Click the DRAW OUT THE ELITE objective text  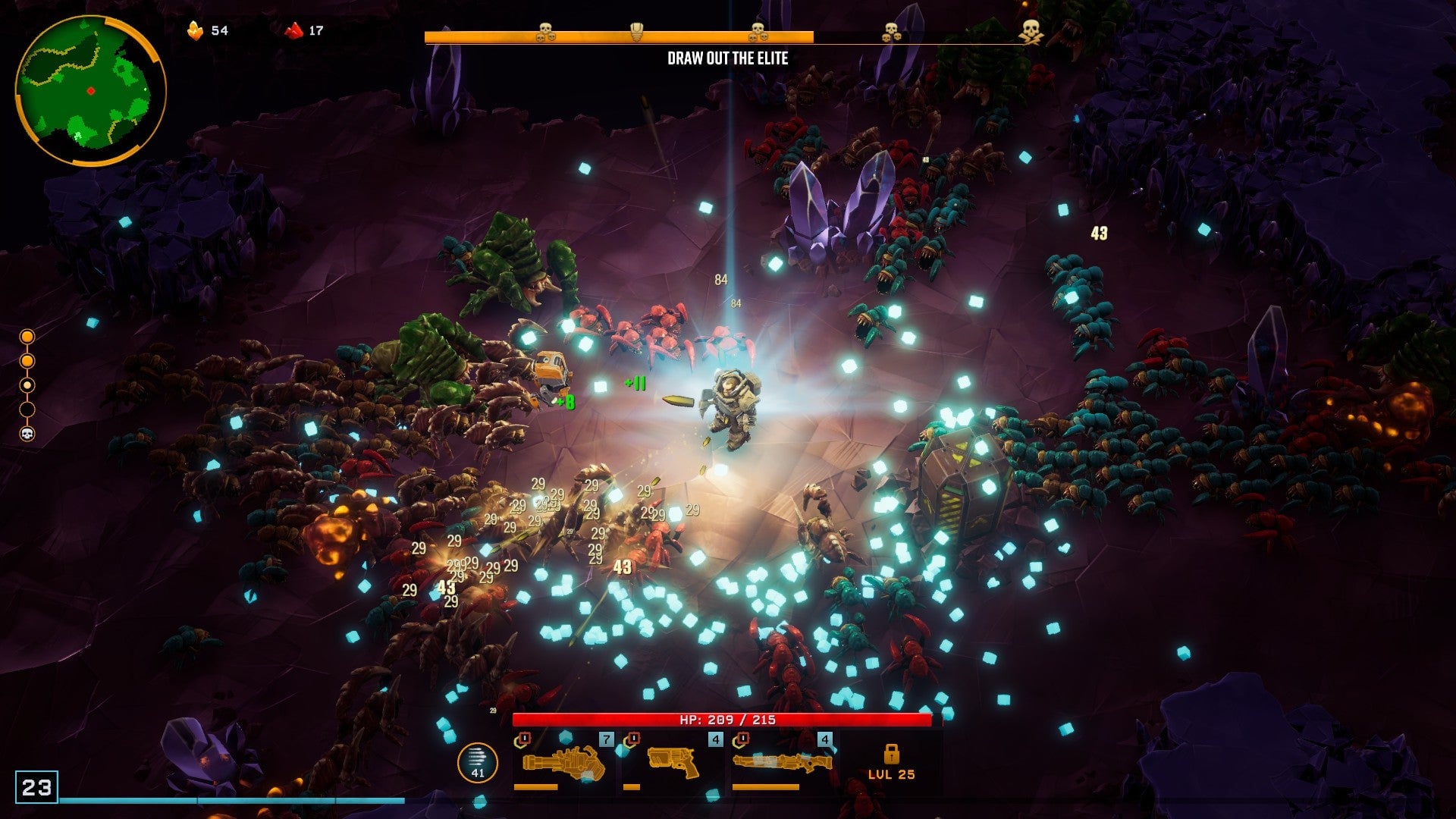[x=727, y=56]
